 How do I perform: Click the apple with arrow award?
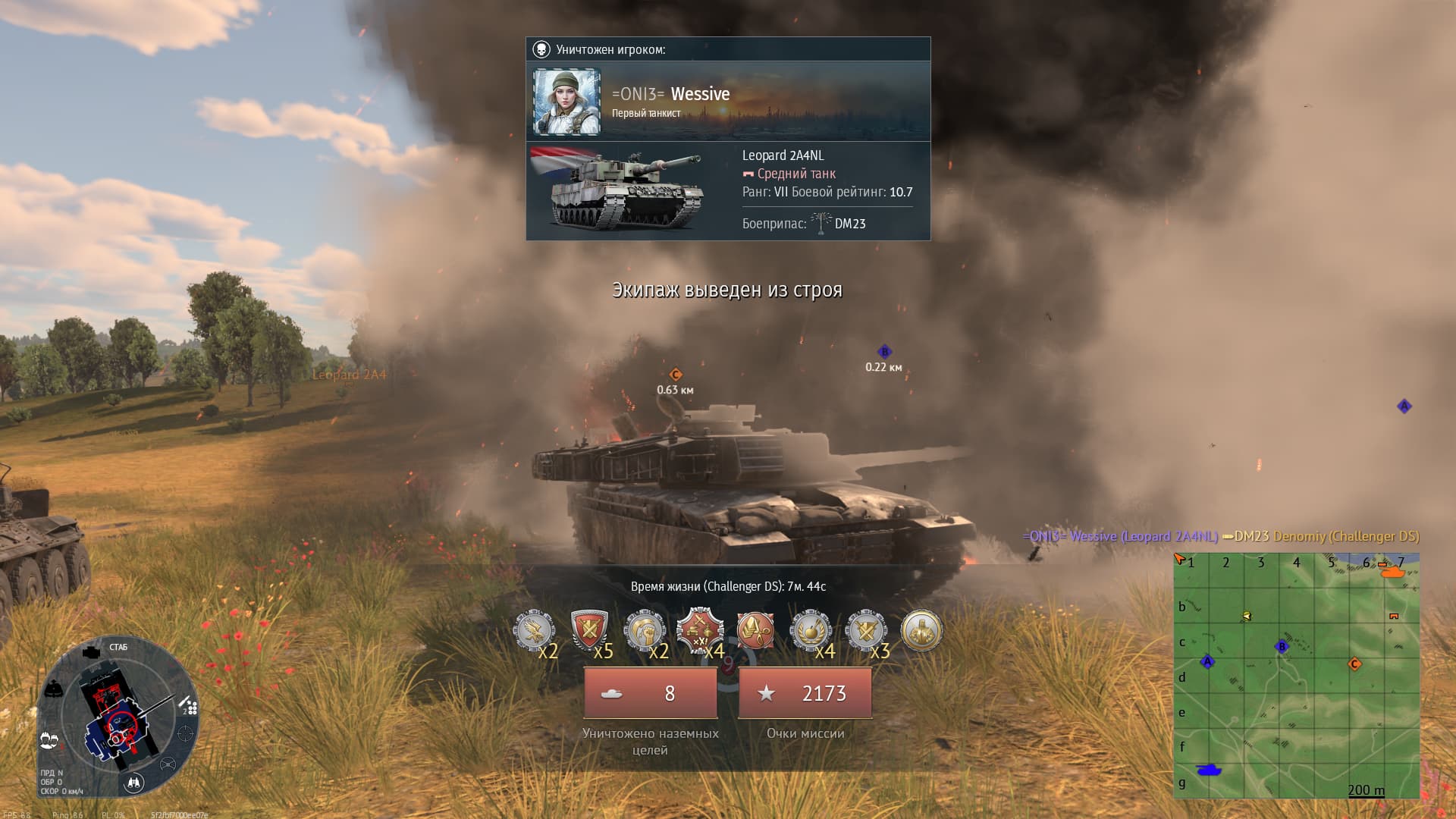(x=811, y=630)
